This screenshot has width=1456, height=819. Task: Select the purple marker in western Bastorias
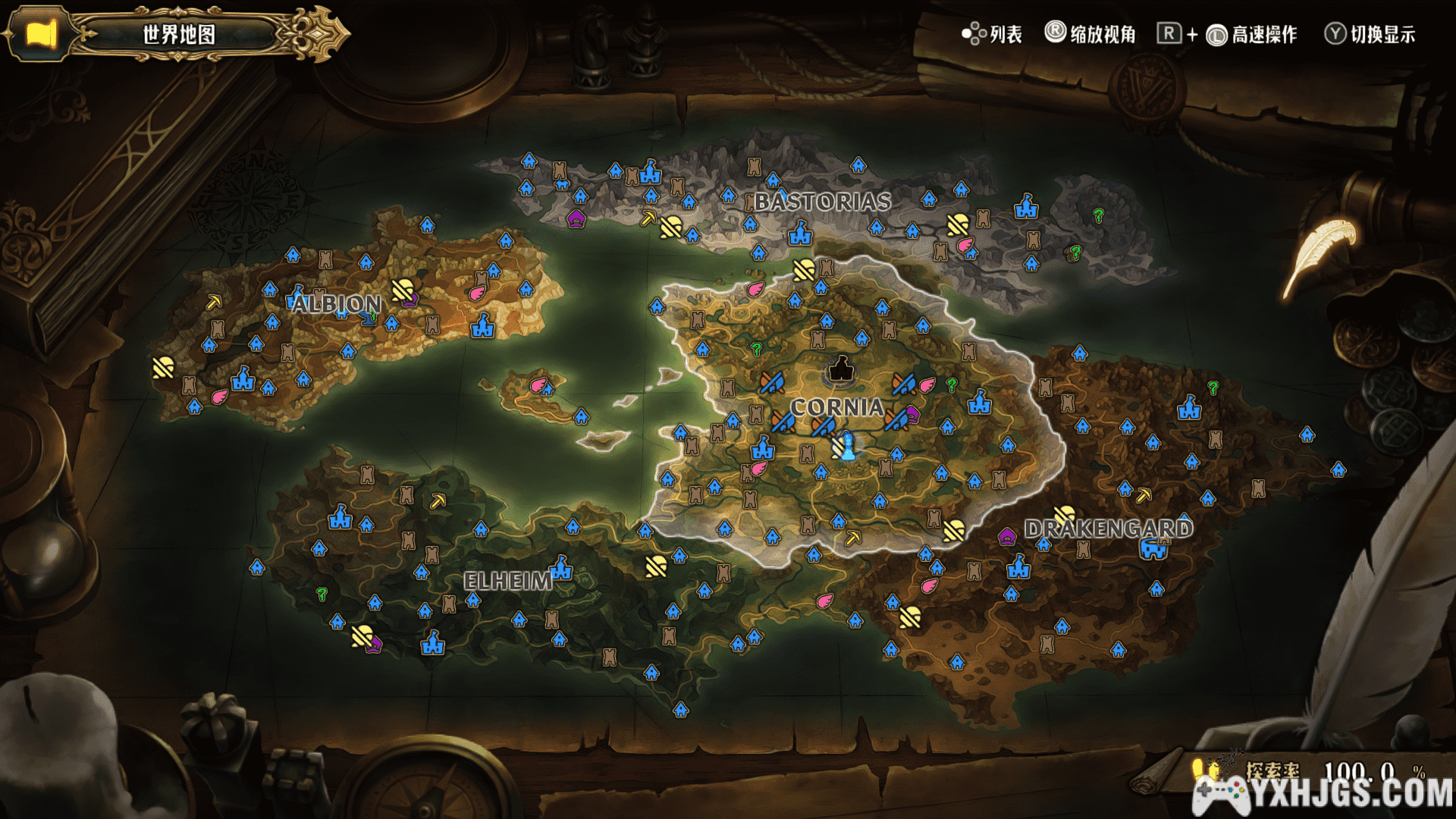point(576,220)
